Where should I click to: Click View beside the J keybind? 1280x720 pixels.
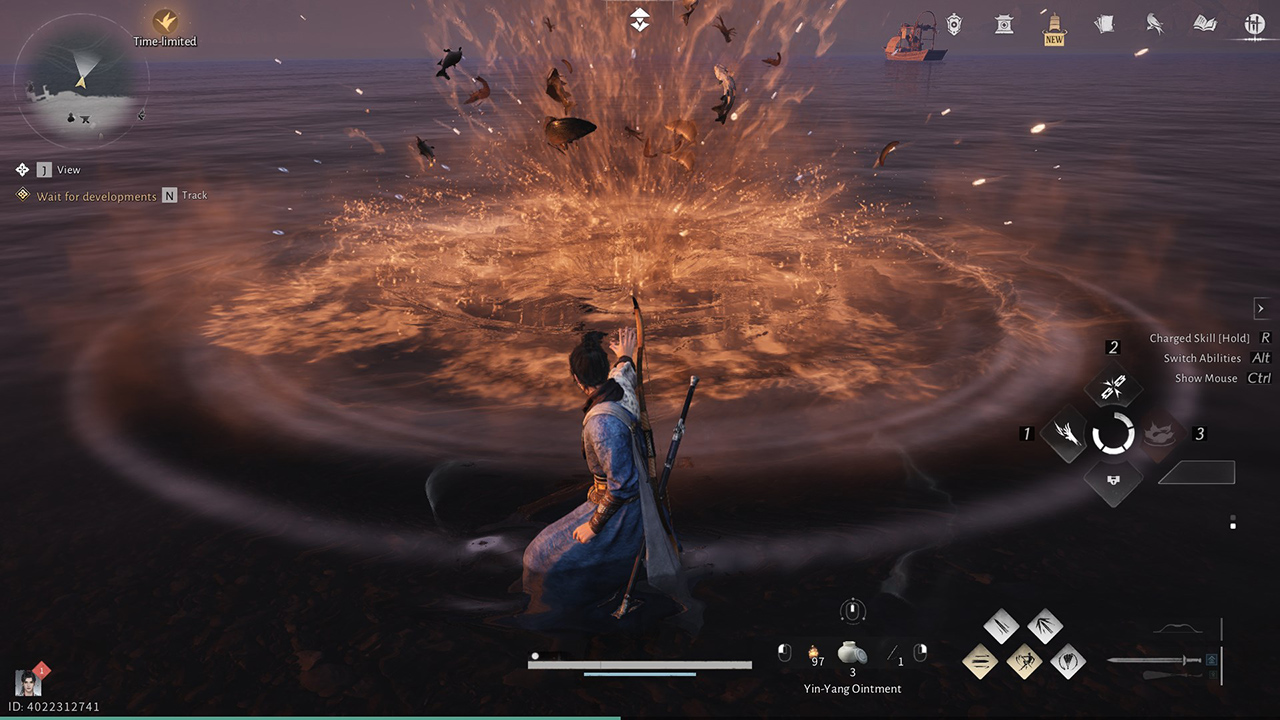(68, 169)
